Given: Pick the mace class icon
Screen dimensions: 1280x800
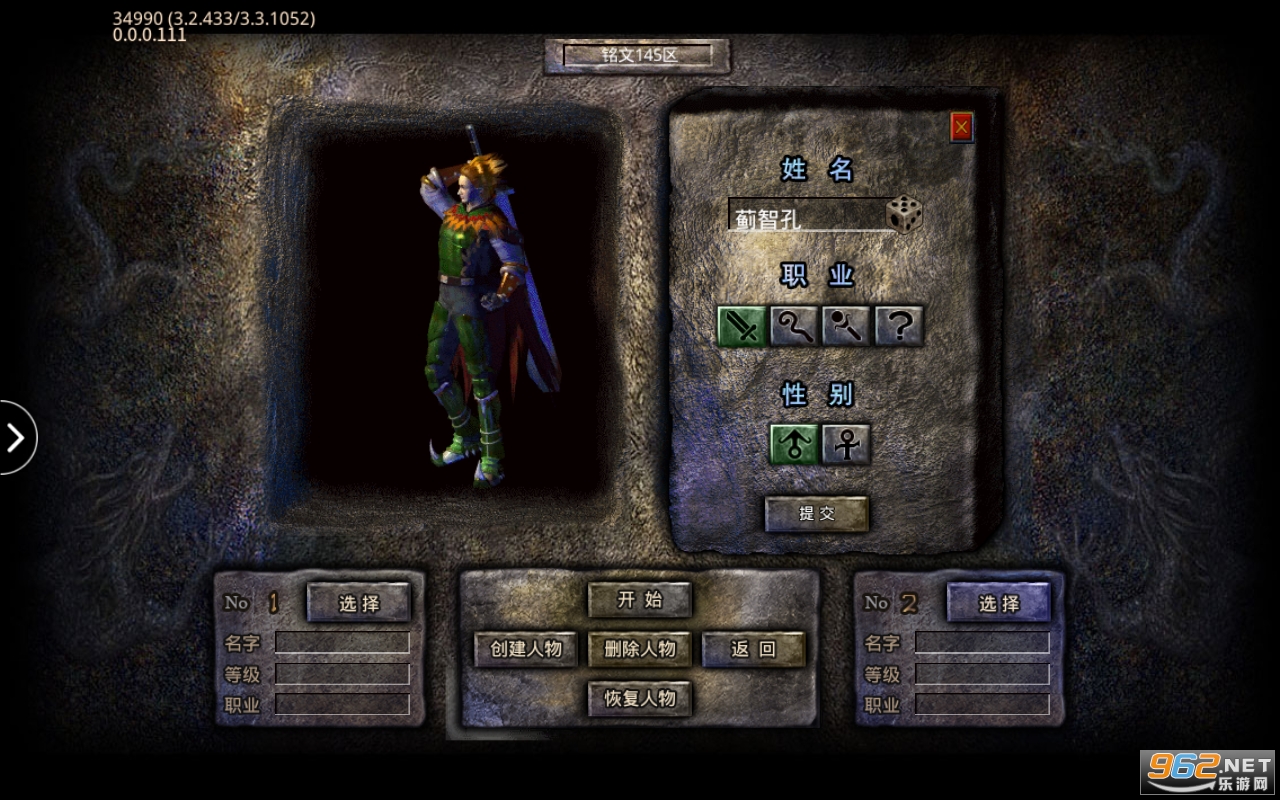Looking at the screenshot, I should point(847,326).
